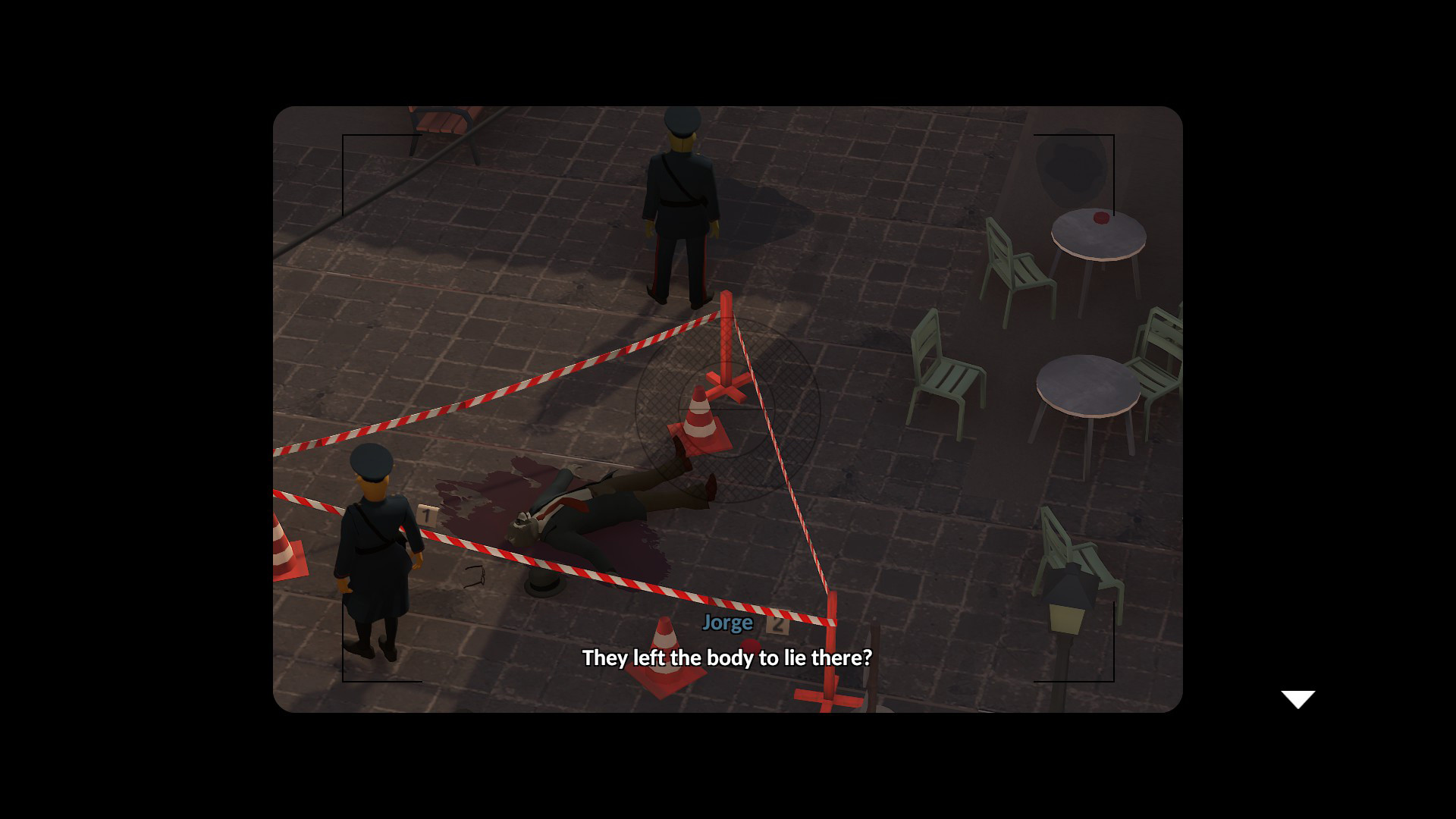The image size is (1456, 819).
Task: Select the victim lying in the blood pool
Action: pos(599,504)
